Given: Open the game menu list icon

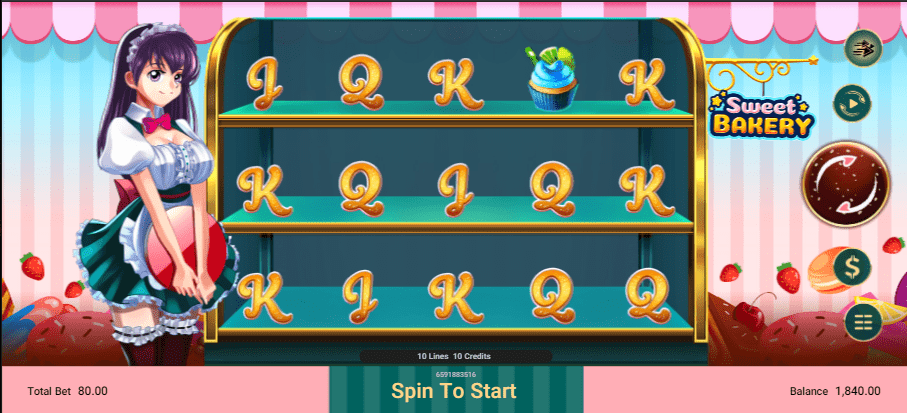Looking at the screenshot, I should [x=861, y=321].
